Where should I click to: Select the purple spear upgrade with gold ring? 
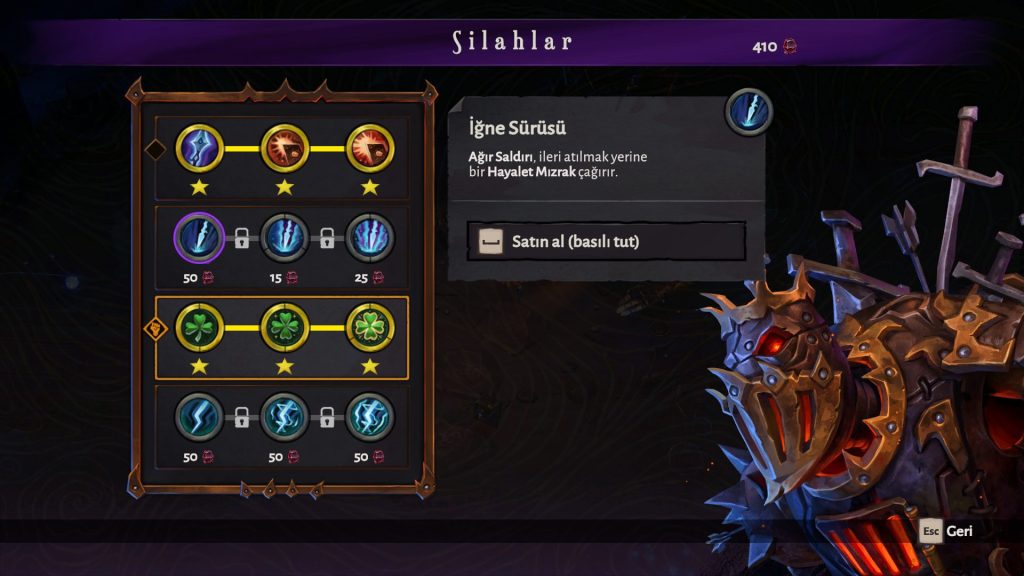click(199, 149)
